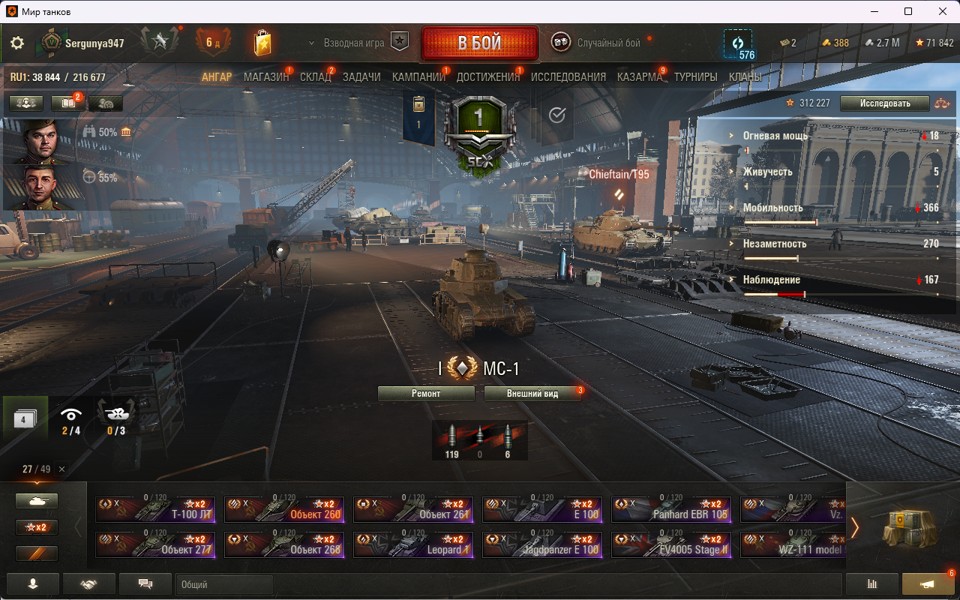This screenshot has height=600, width=960.
Task: Open the КАЗАРМА tab
Action: click(x=639, y=77)
